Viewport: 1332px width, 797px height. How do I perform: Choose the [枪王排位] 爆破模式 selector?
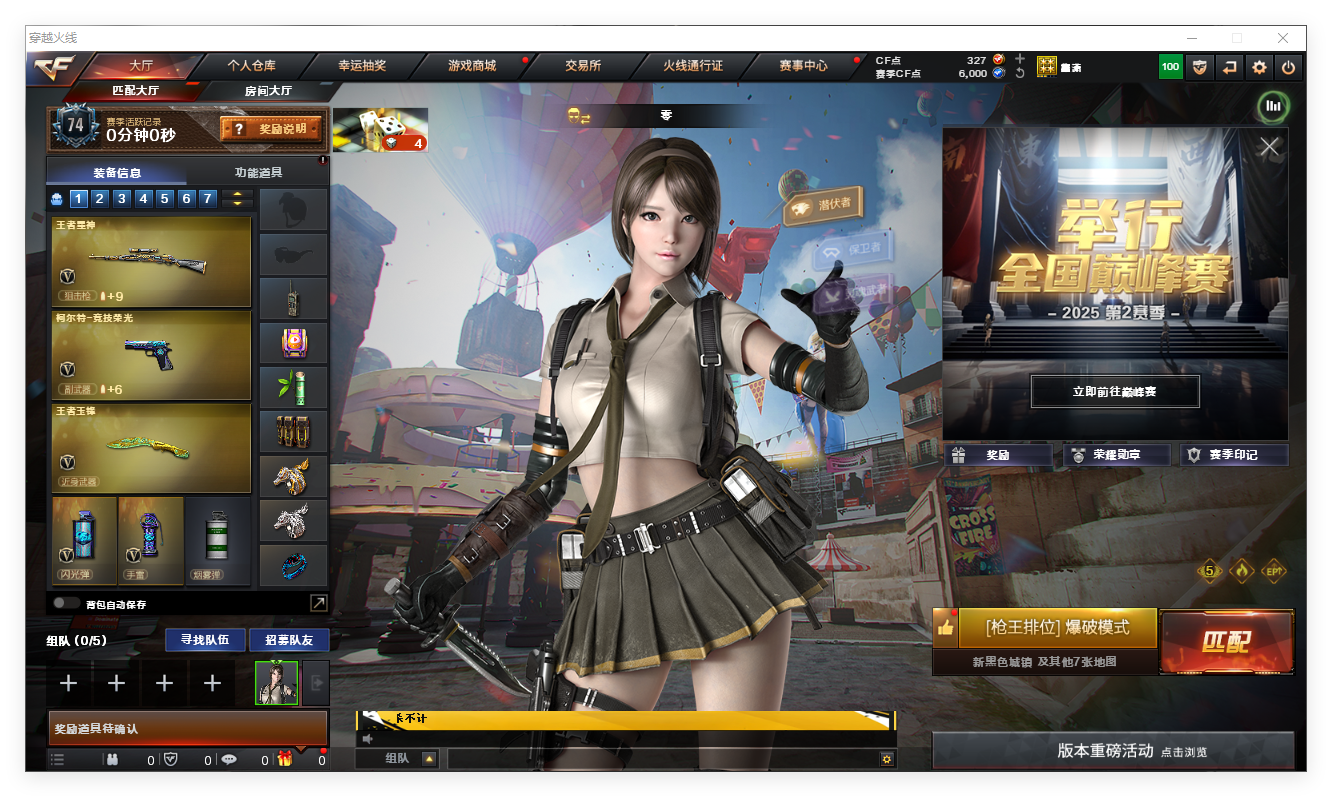pyautogui.click(x=1057, y=628)
